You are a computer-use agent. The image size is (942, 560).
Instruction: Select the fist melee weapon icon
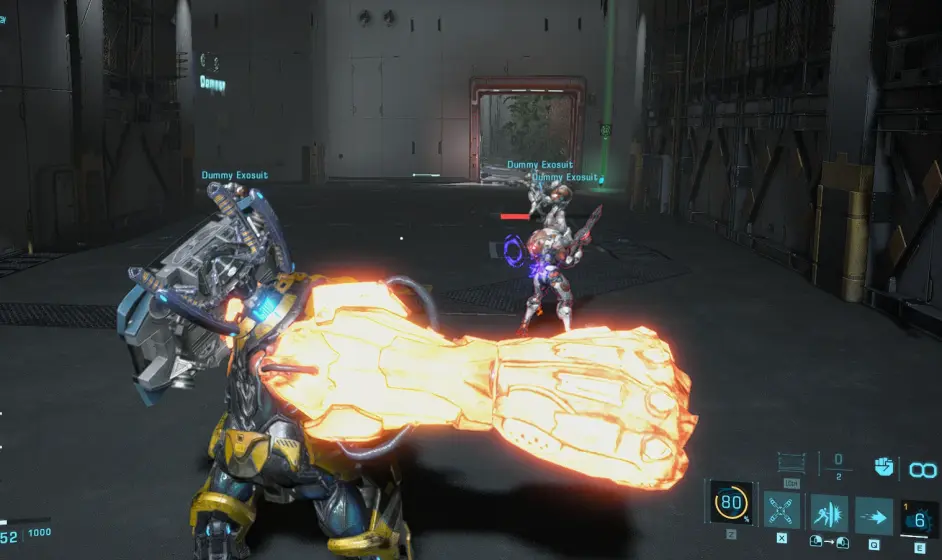pos(884,466)
